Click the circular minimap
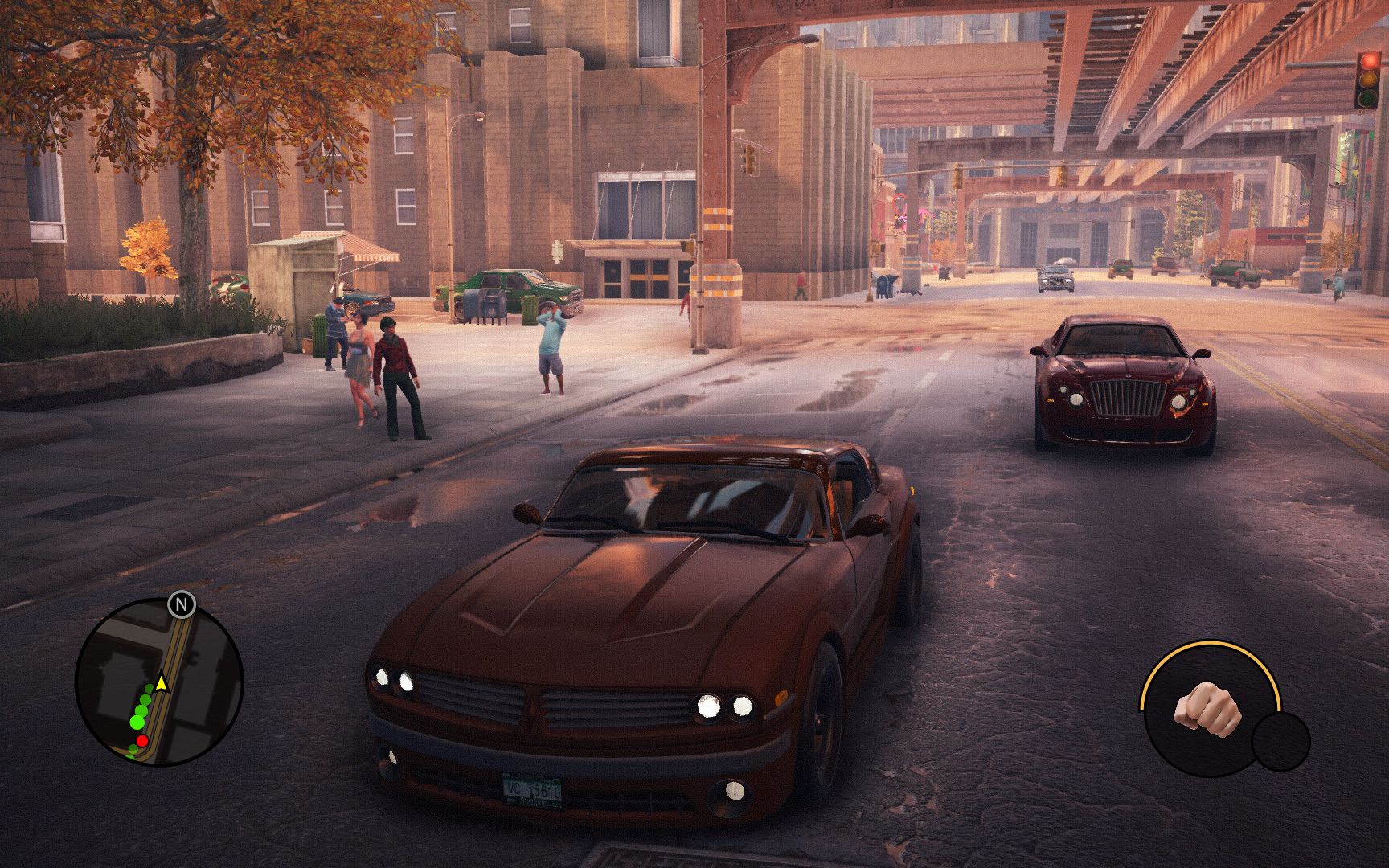1389x868 pixels. tap(159, 682)
